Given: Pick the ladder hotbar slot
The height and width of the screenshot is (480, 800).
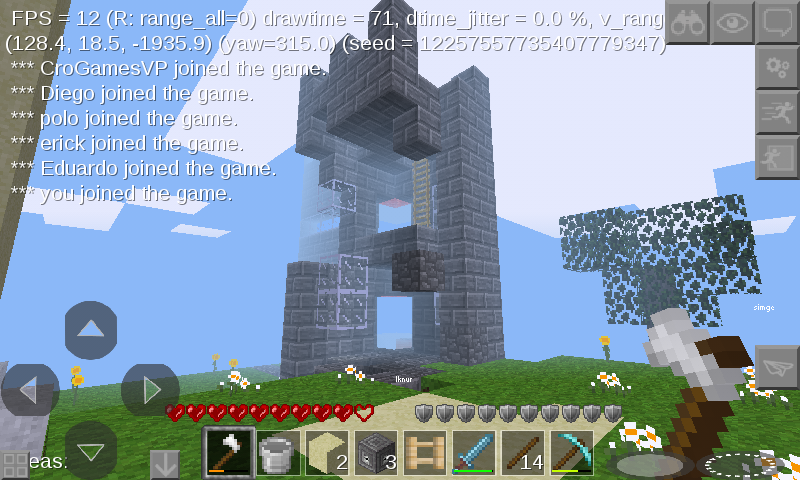Looking at the screenshot, I should pos(424,453).
